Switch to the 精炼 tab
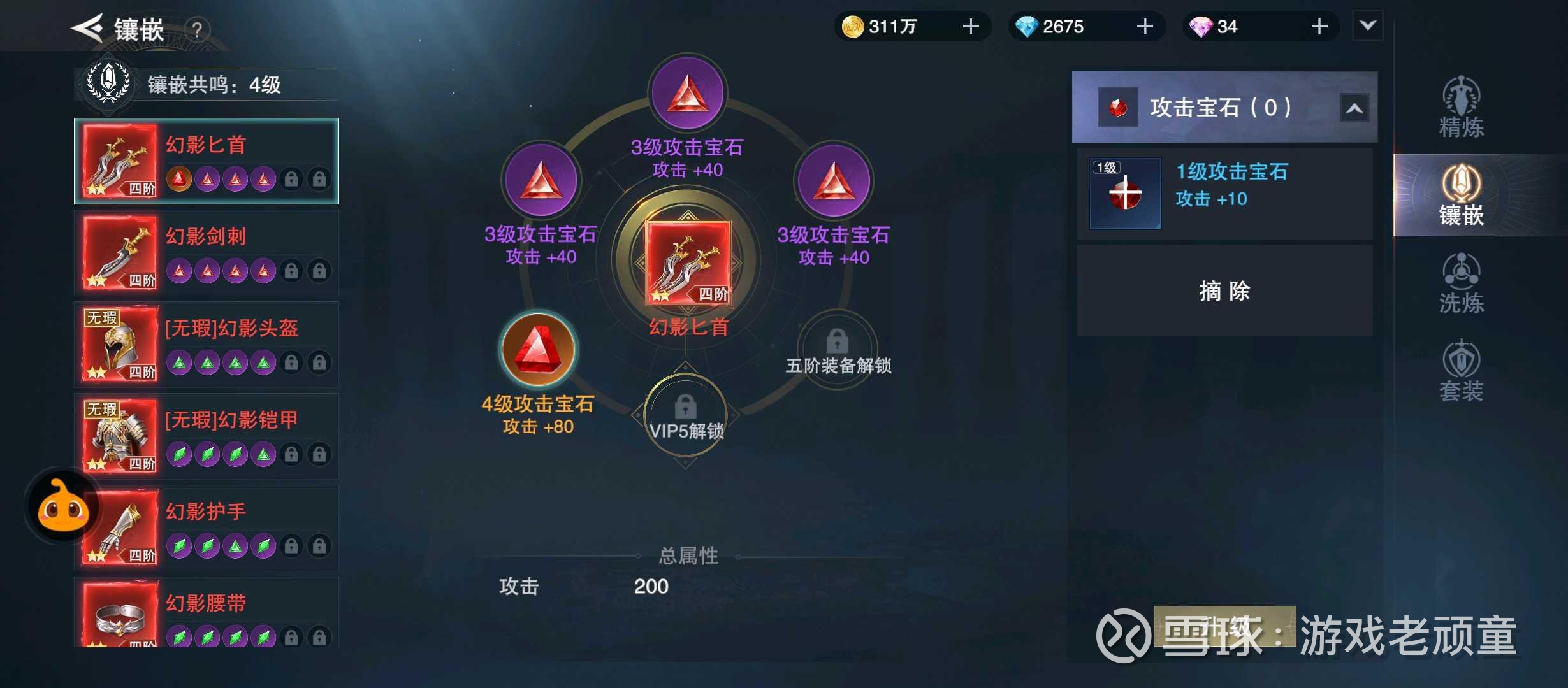 coord(1462,108)
